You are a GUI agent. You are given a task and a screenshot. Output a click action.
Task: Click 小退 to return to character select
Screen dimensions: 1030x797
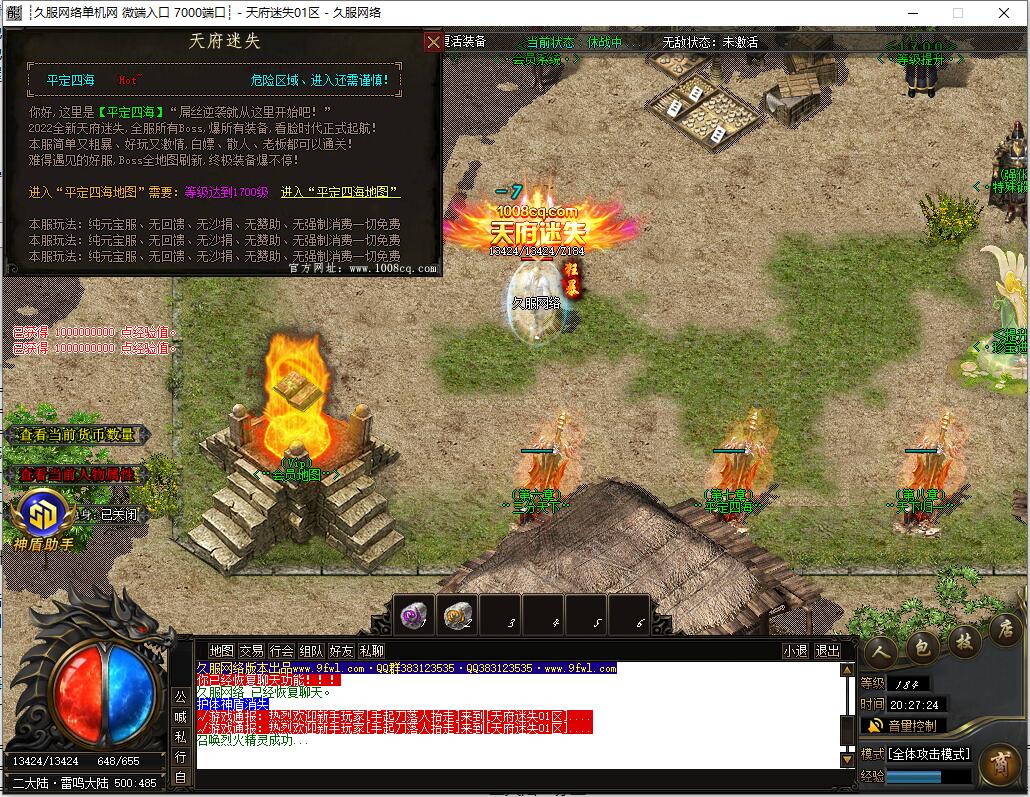coord(795,651)
